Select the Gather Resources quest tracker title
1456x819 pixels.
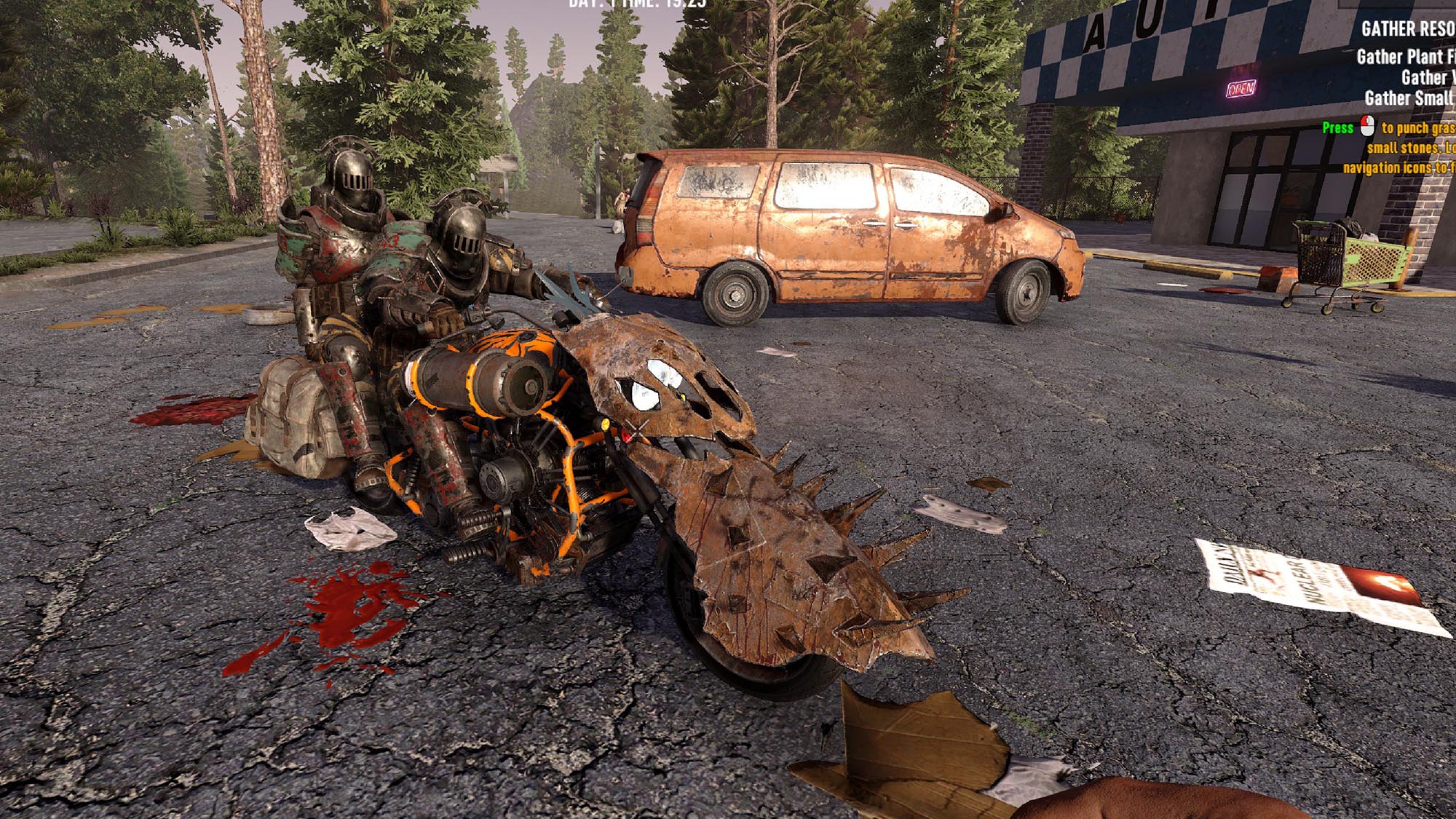(x=1408, y=28)
